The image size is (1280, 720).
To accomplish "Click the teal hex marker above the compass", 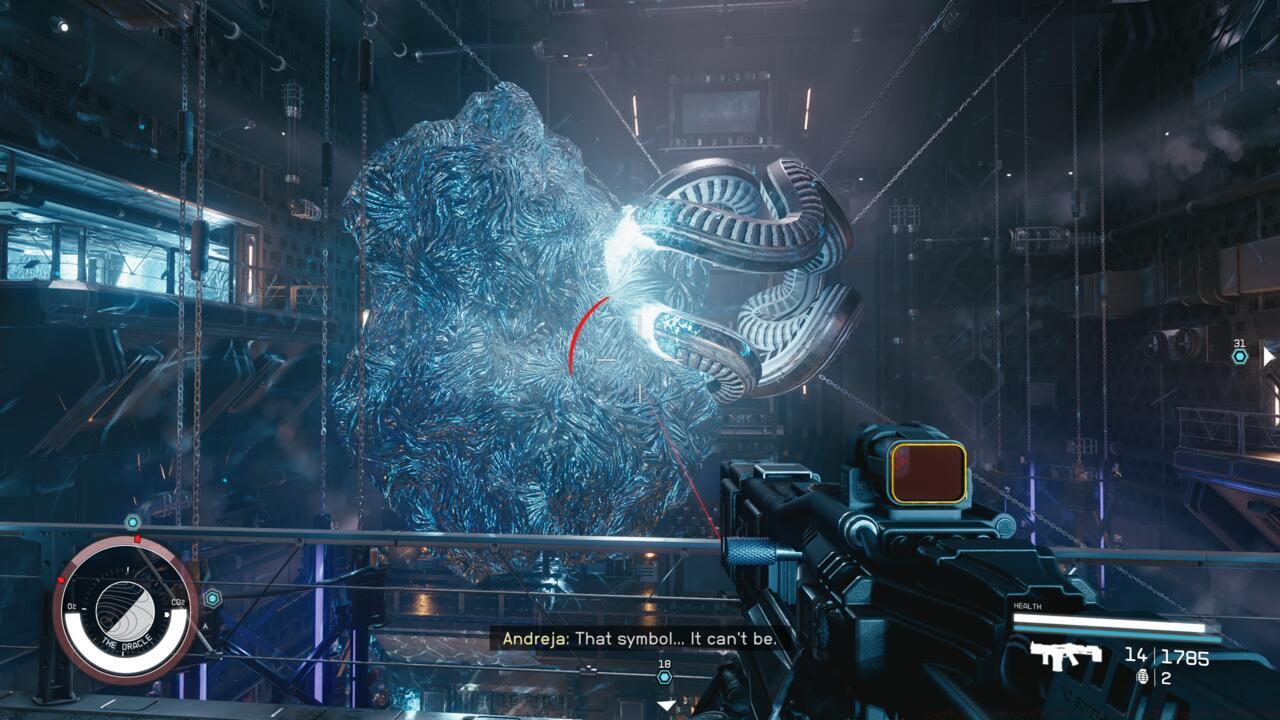I will (x=132, y=521).
